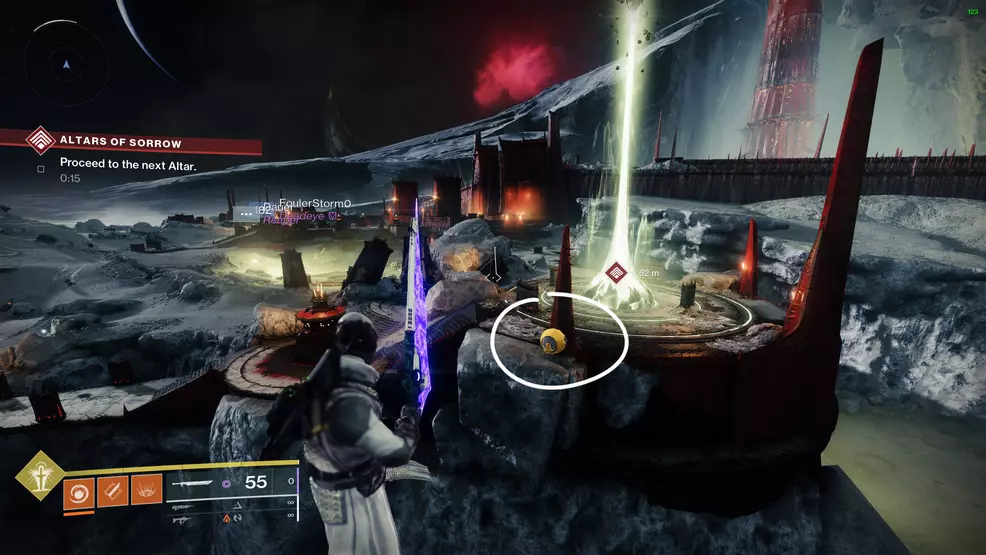Image resolution: width=986 pixels, height=555 pixels.
Task: Activate the orange swirl grenade ability
Action: coord(79,489)
